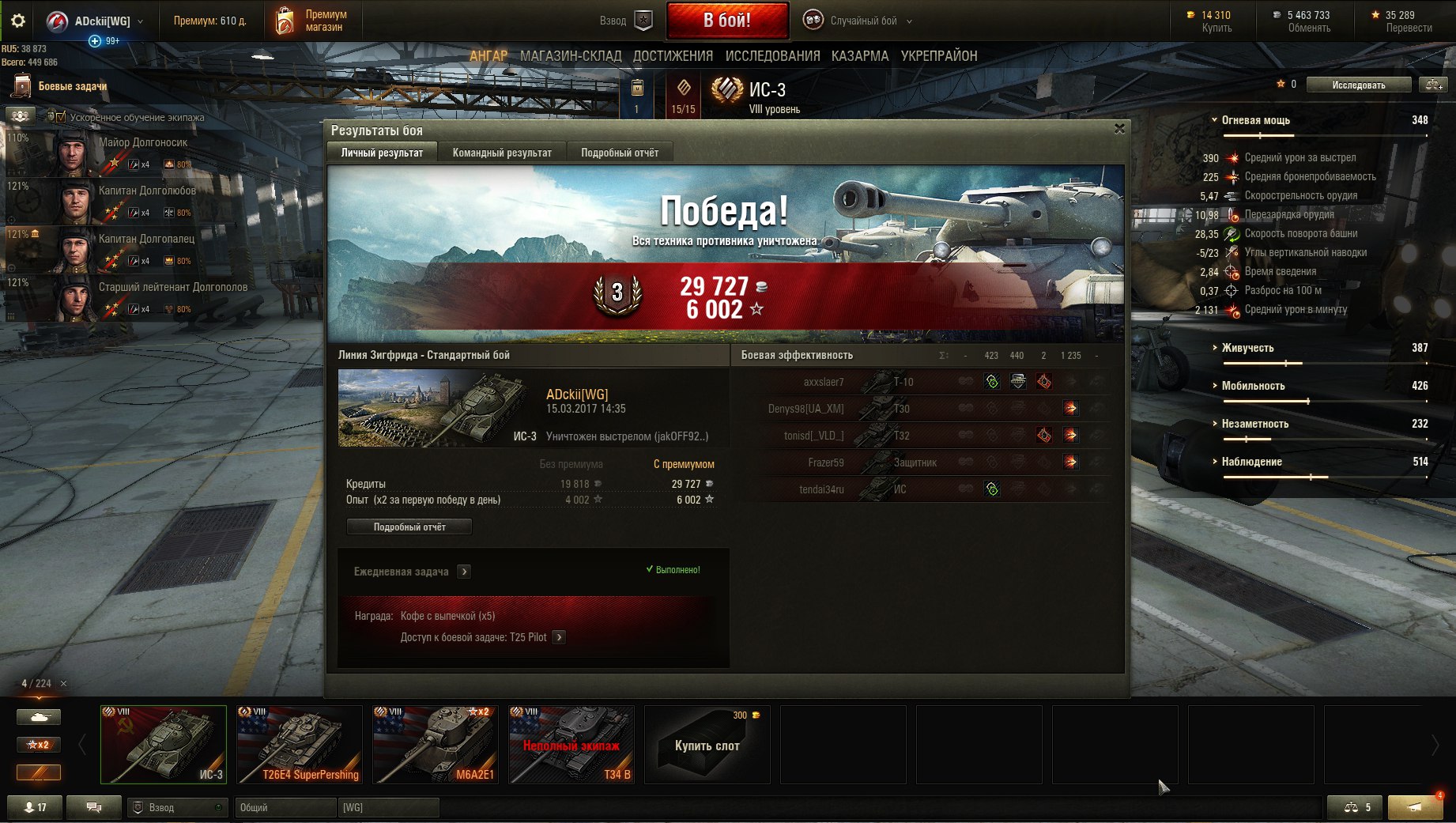Select crew member Майор Долгоносик
Viewport: 1456px width, 823px height.
(142, 143)
